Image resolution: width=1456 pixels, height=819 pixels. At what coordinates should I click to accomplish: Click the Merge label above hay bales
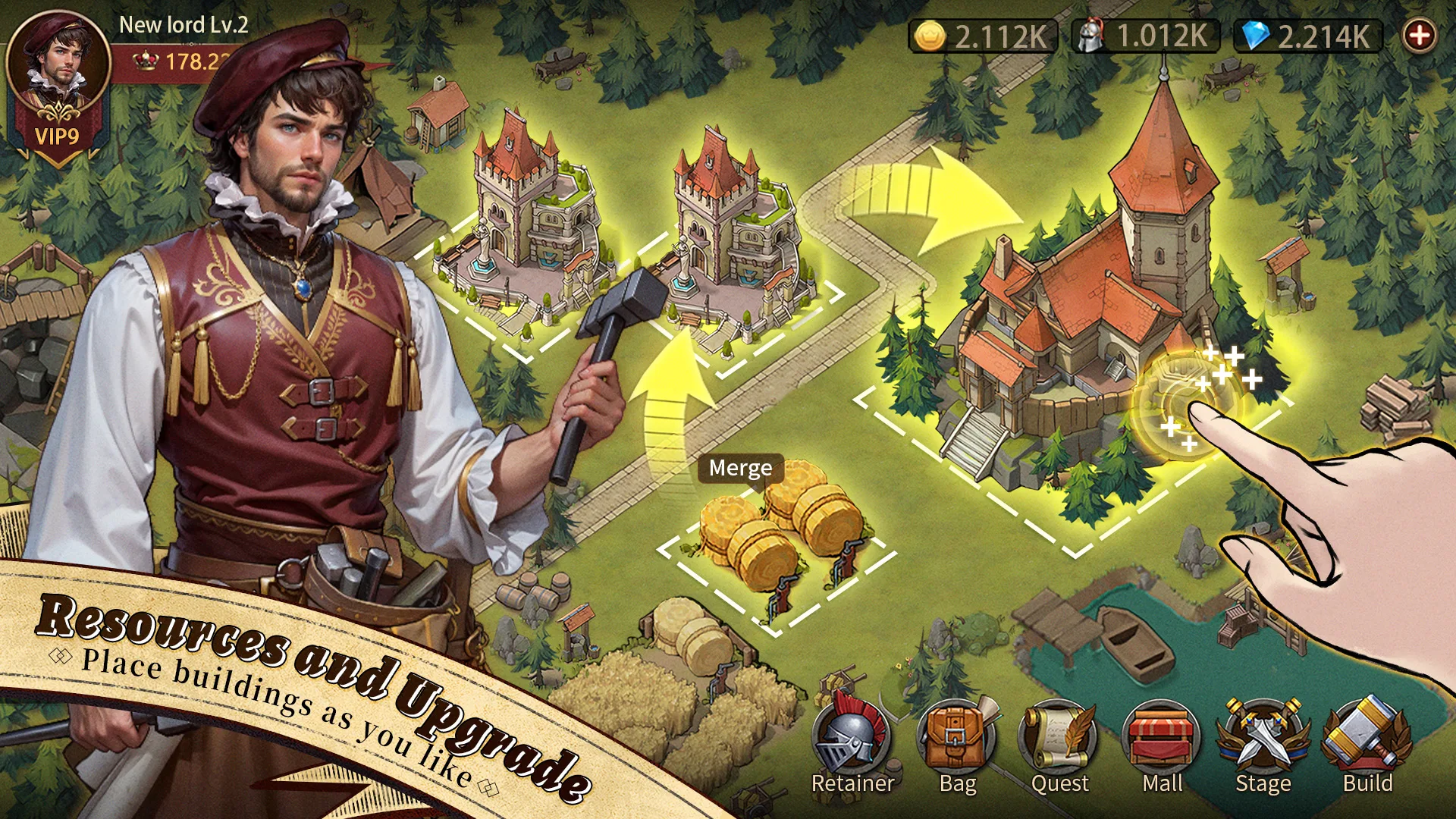point(740,468)
